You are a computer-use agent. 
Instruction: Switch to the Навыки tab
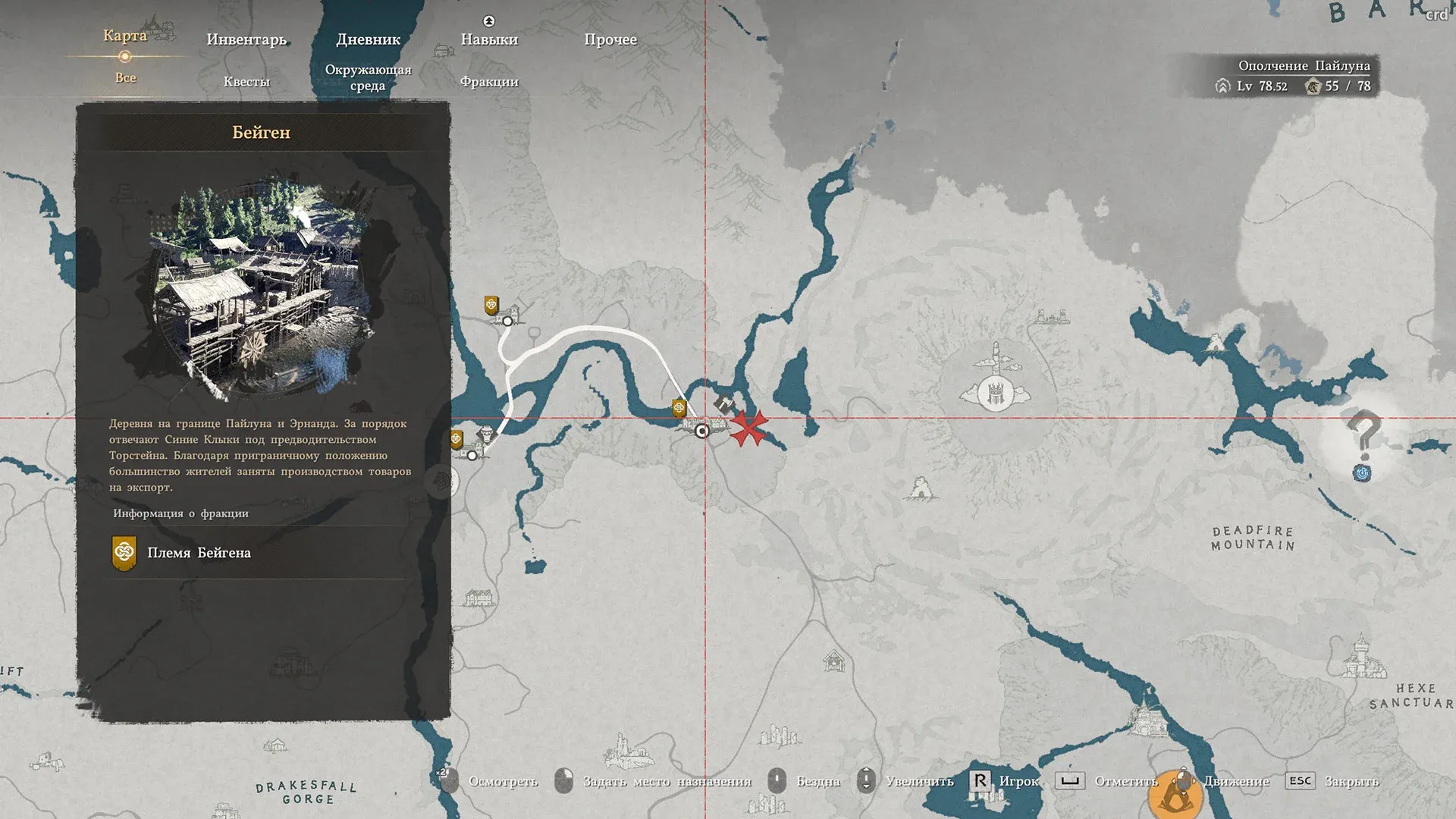click(x=489, y=39)
